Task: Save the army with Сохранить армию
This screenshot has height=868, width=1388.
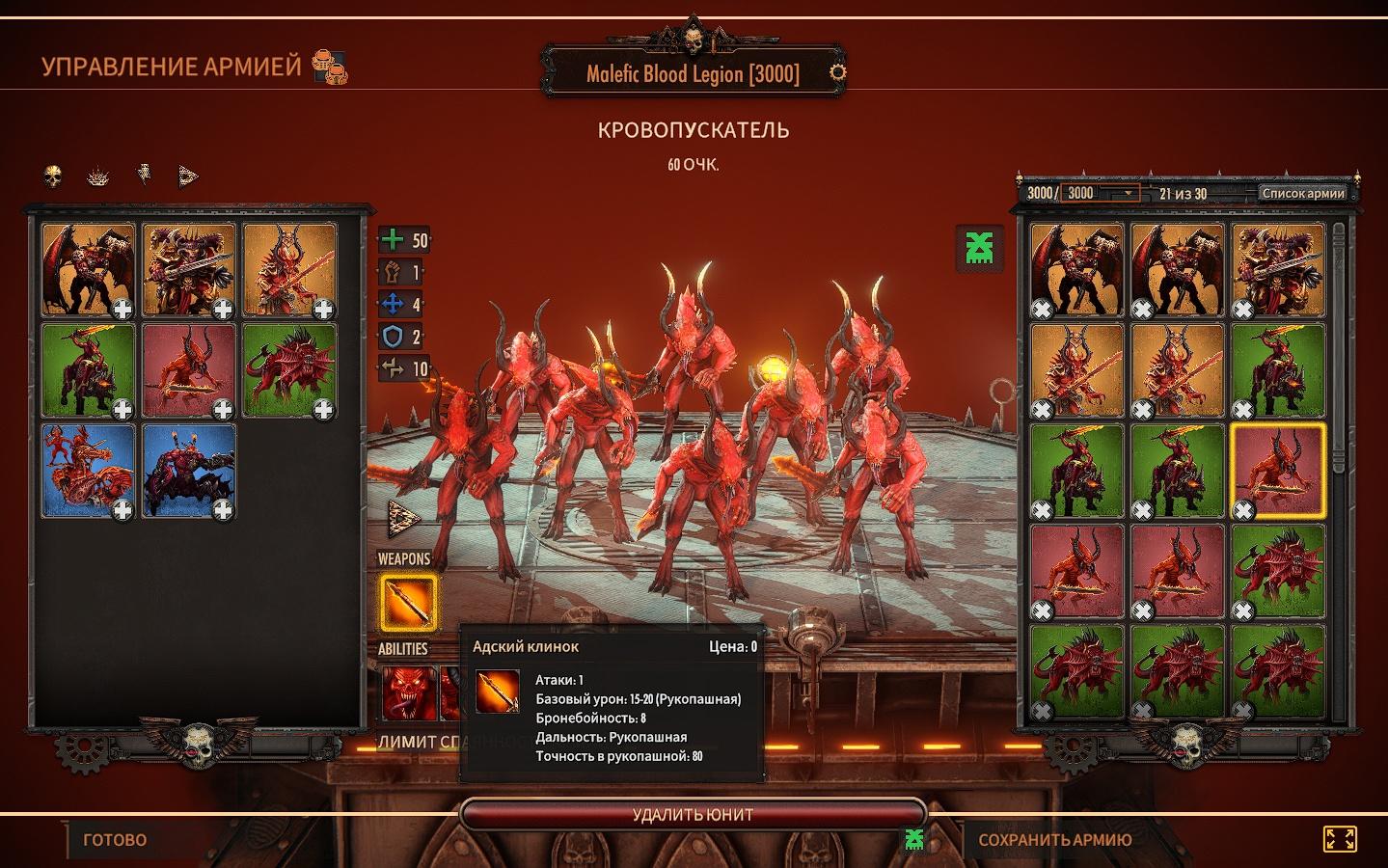Action: 1054,840
